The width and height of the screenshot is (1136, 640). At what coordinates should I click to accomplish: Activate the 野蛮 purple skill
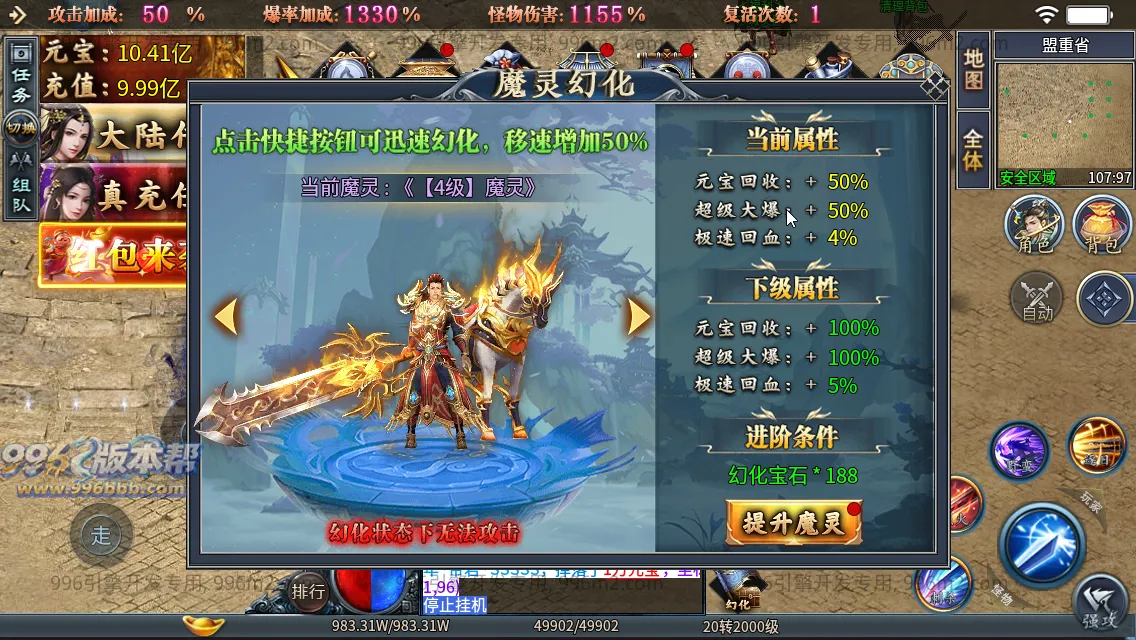[1019, 451]
